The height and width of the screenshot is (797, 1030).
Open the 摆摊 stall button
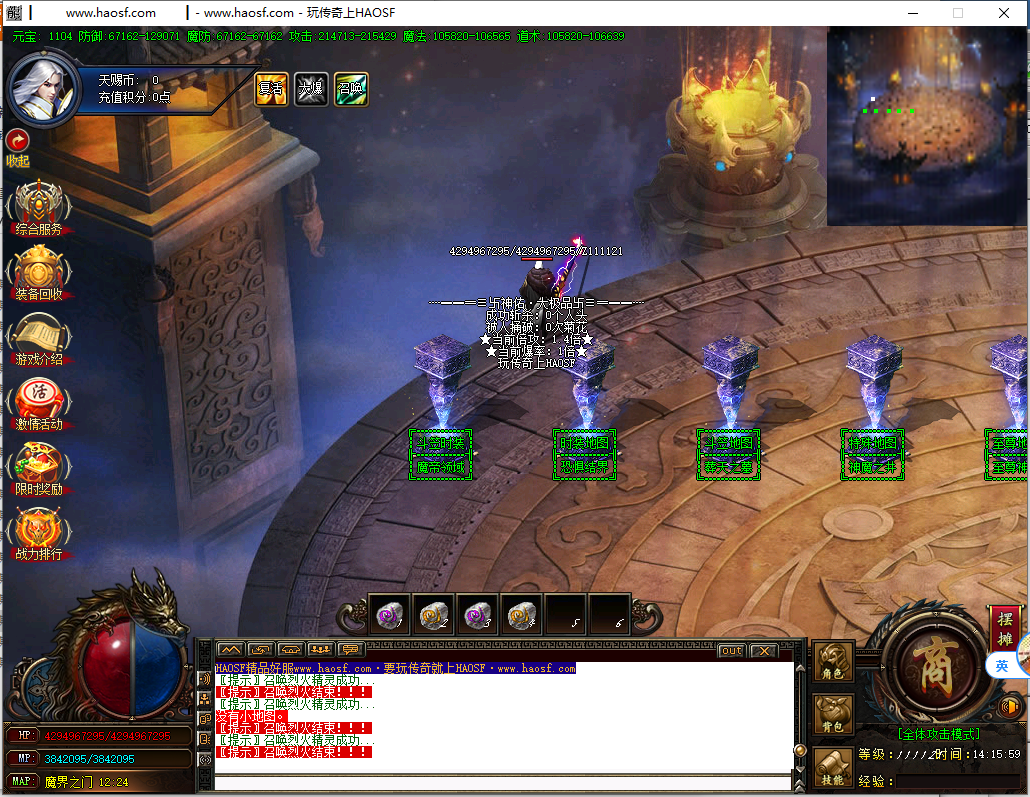(1006, 627)
